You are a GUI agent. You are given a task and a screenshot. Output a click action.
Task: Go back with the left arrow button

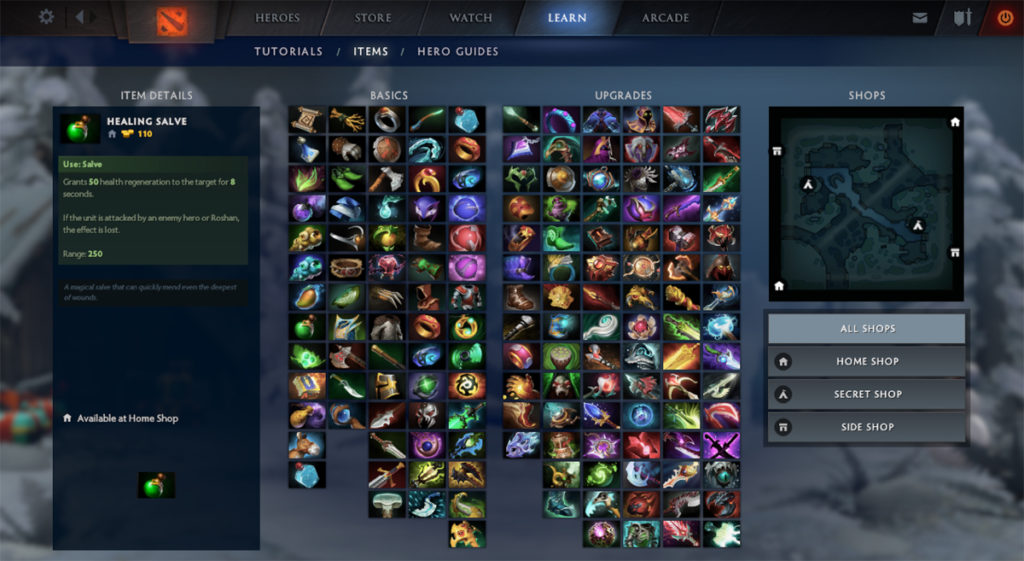coord(79,17)
